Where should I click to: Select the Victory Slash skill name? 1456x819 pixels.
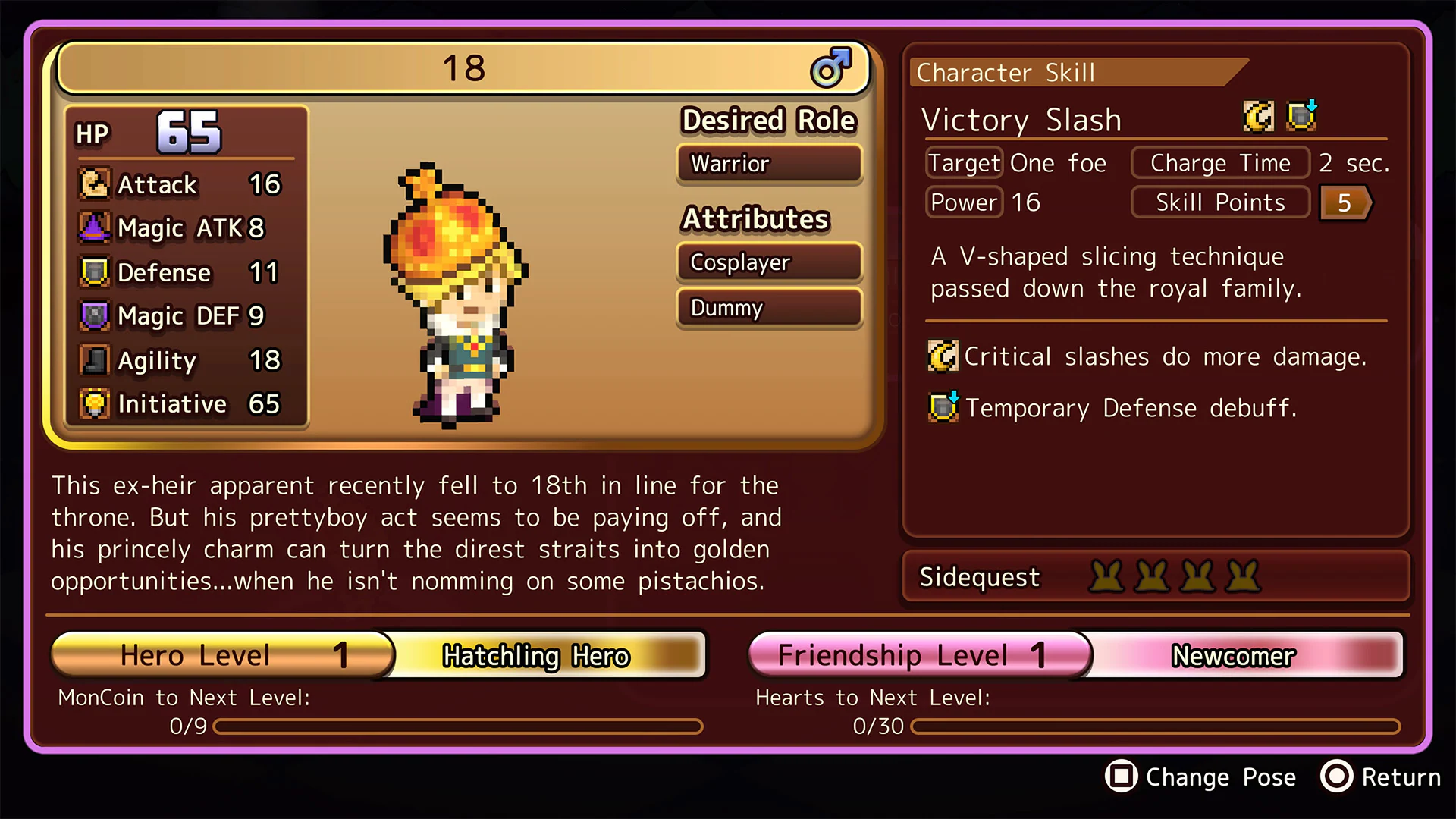click(1021, 120)
